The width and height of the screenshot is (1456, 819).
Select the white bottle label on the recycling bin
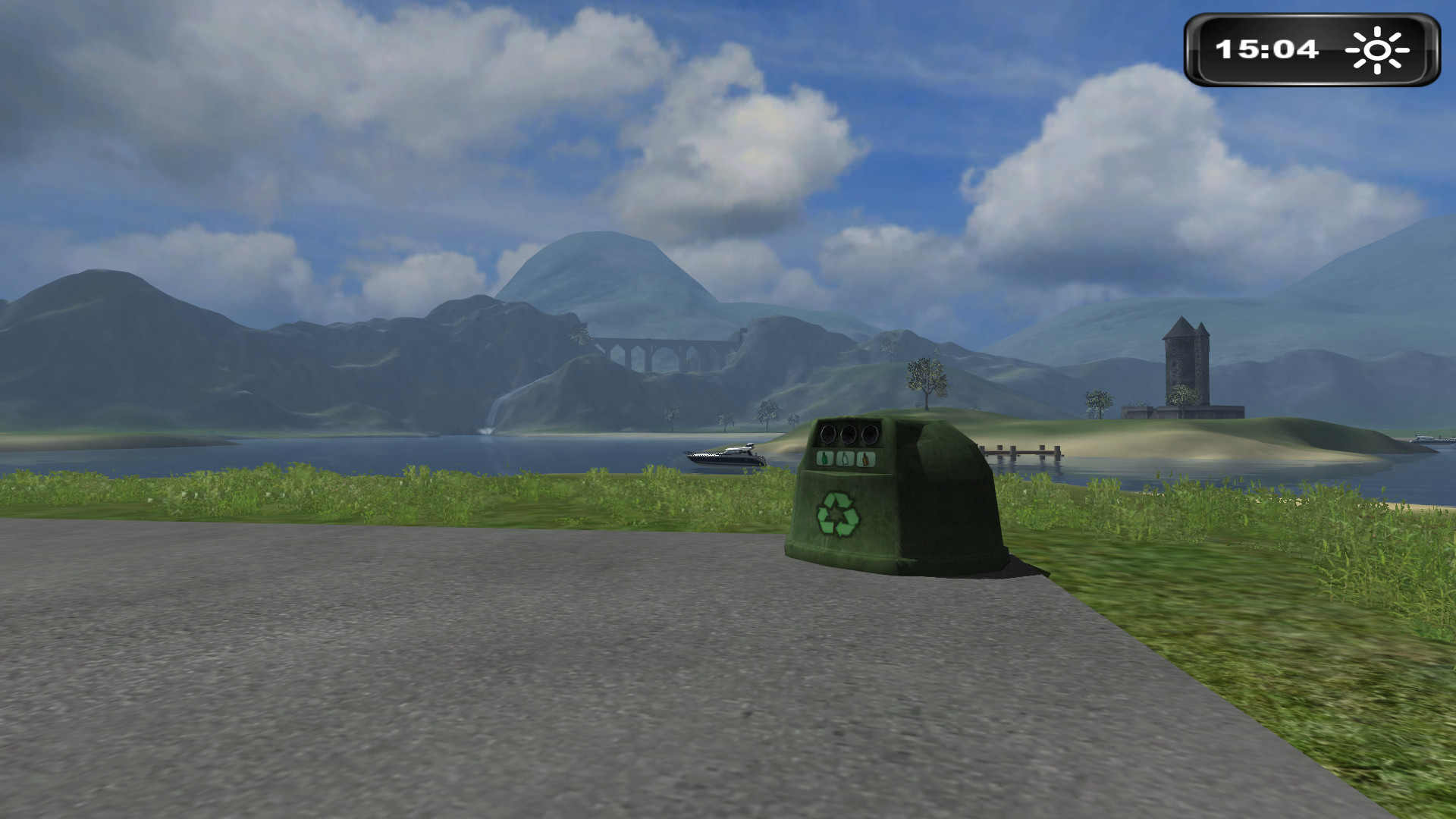pos(845,459)
